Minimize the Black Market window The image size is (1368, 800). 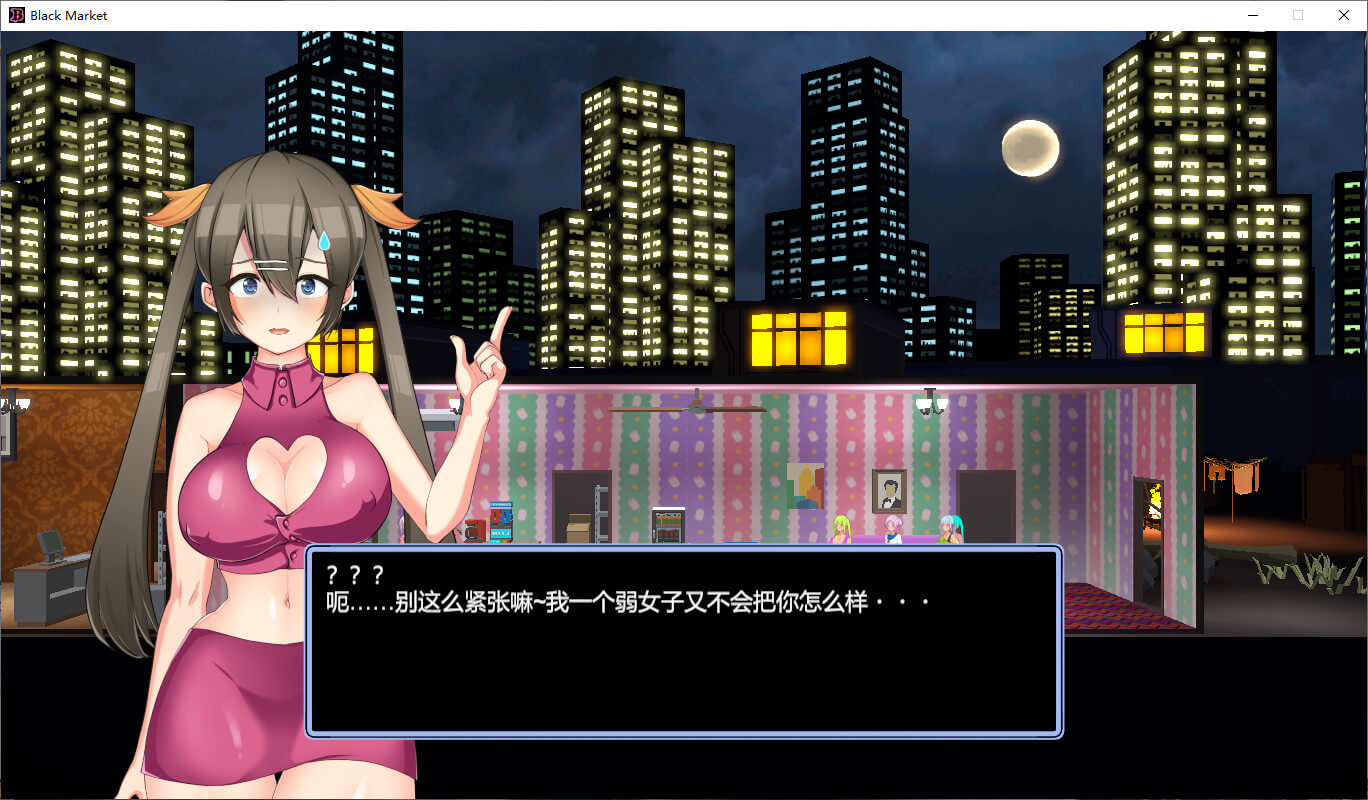[x=1252, y=15]
